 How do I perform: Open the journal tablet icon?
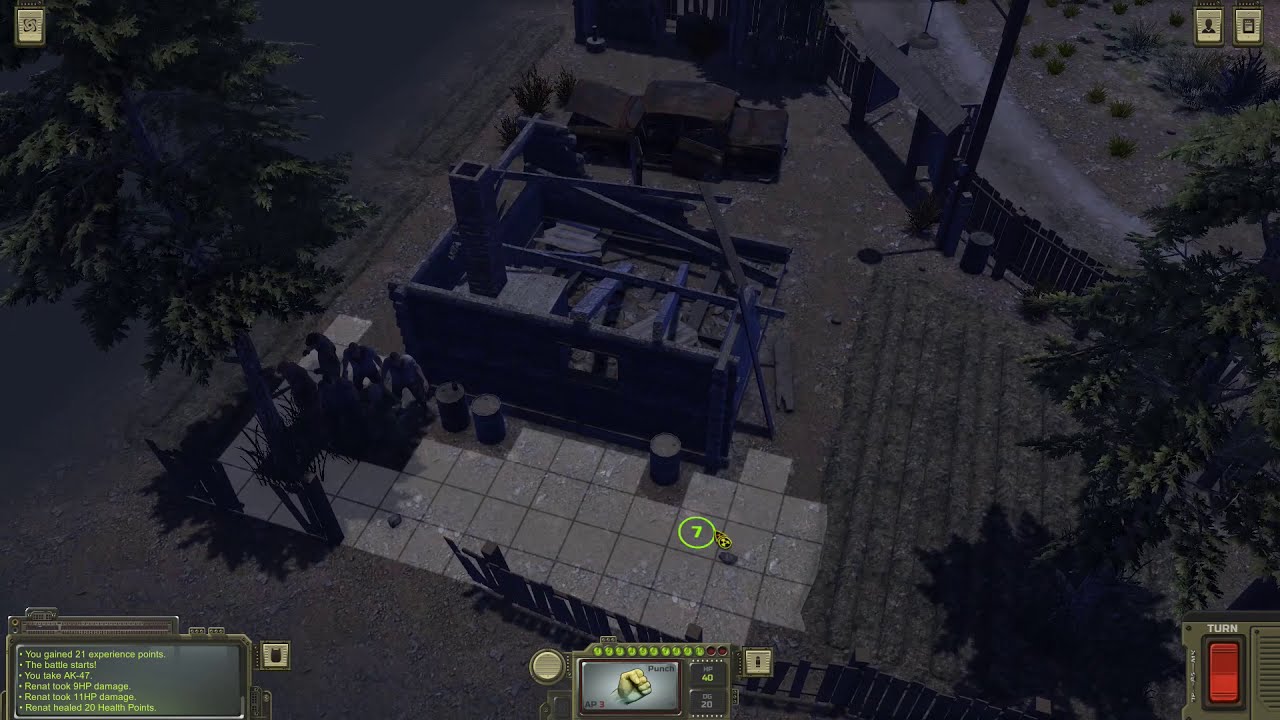(1248, 27)
